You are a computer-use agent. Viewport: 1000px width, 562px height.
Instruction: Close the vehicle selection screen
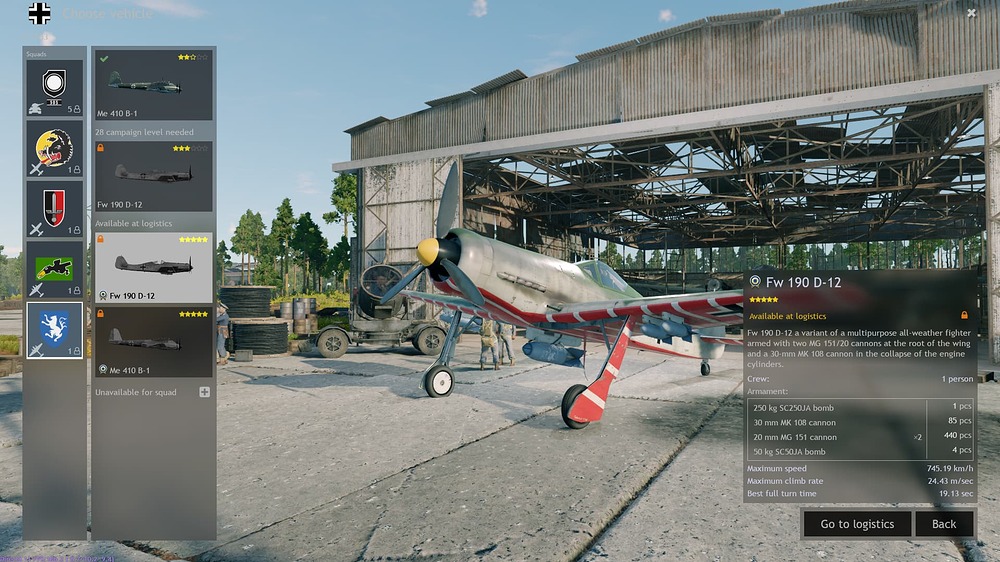point(971,13)
